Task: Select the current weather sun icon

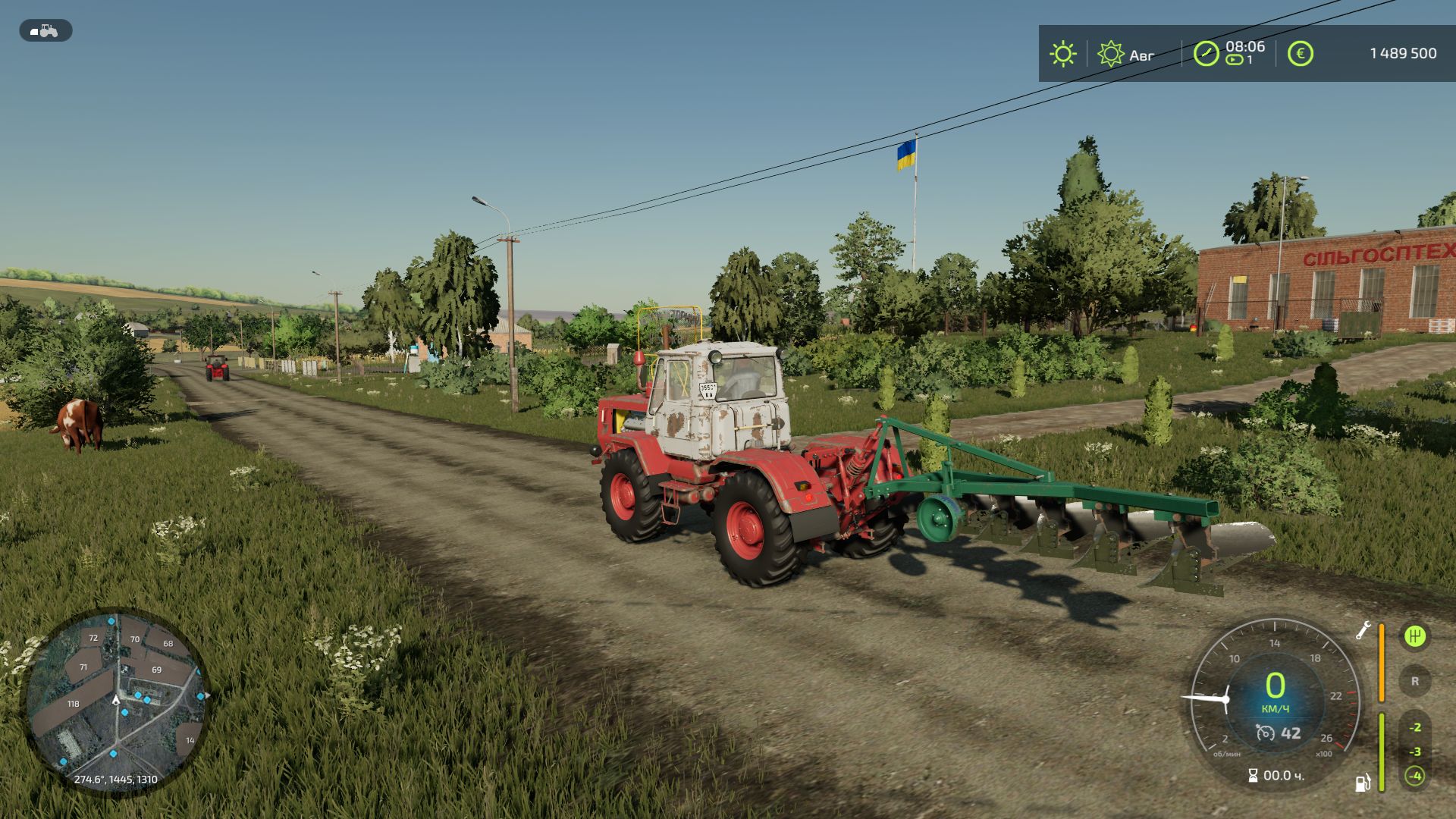Action: (1062, 54)
